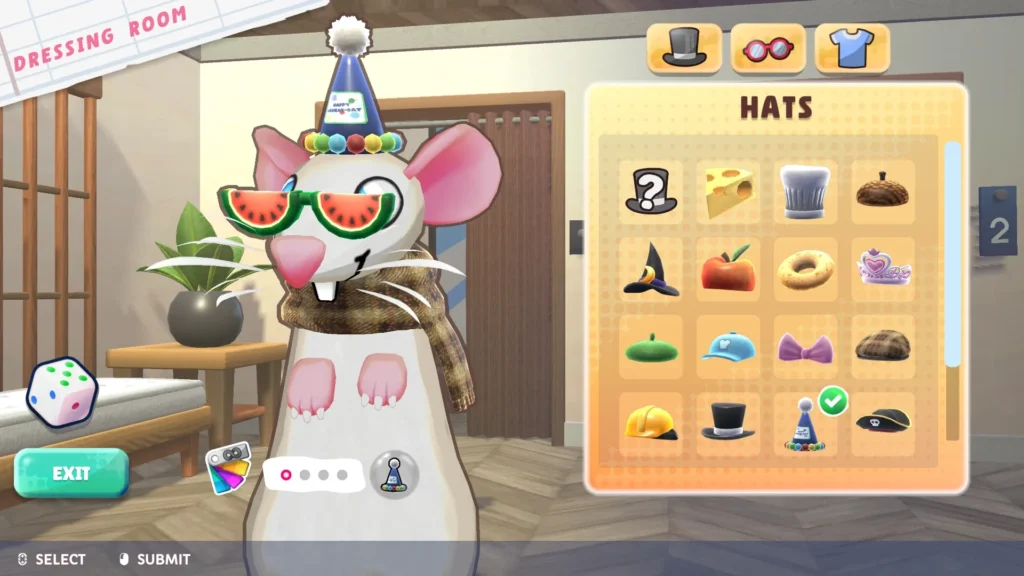Click the round party hat preview icon
Image resolution: width=1024 pixels, height=576 pixels.
pos(394,473)
